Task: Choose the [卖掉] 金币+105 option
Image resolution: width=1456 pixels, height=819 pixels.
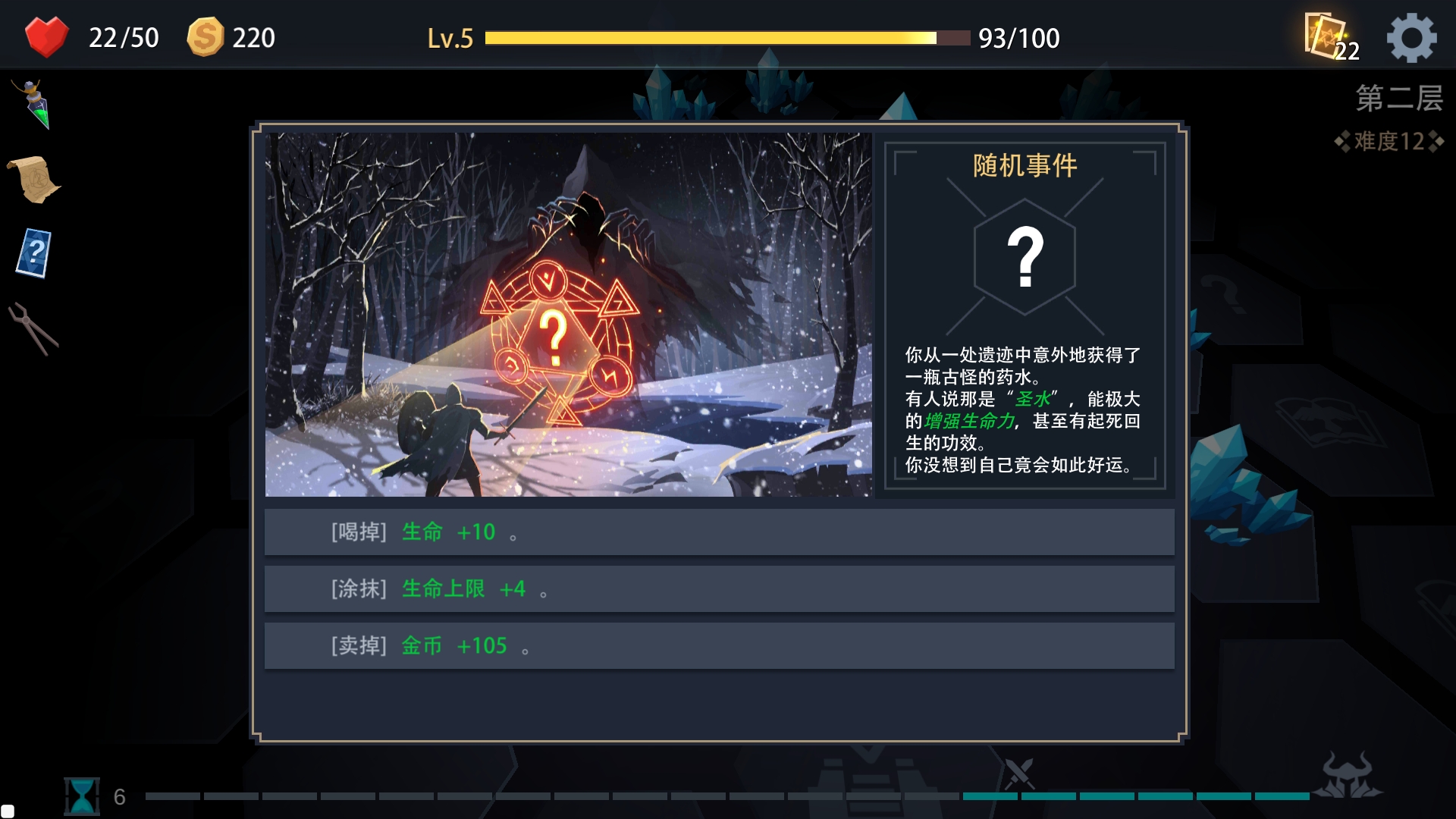Action: pyautogui.click(x=719, y=645)
